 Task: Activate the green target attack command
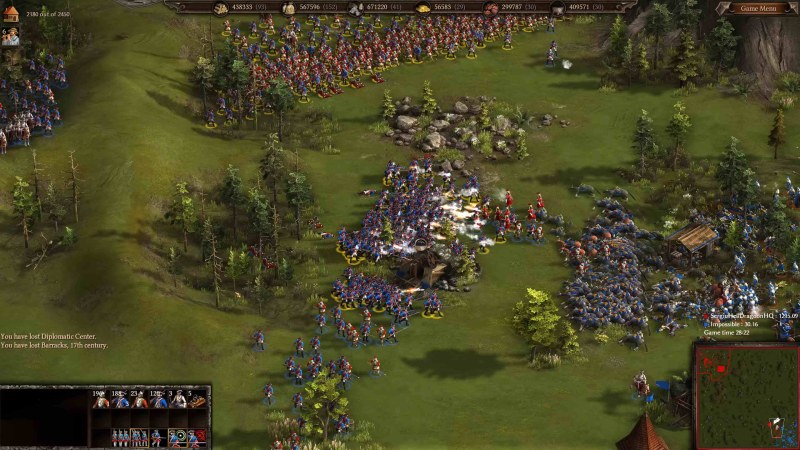coord(178,437)
